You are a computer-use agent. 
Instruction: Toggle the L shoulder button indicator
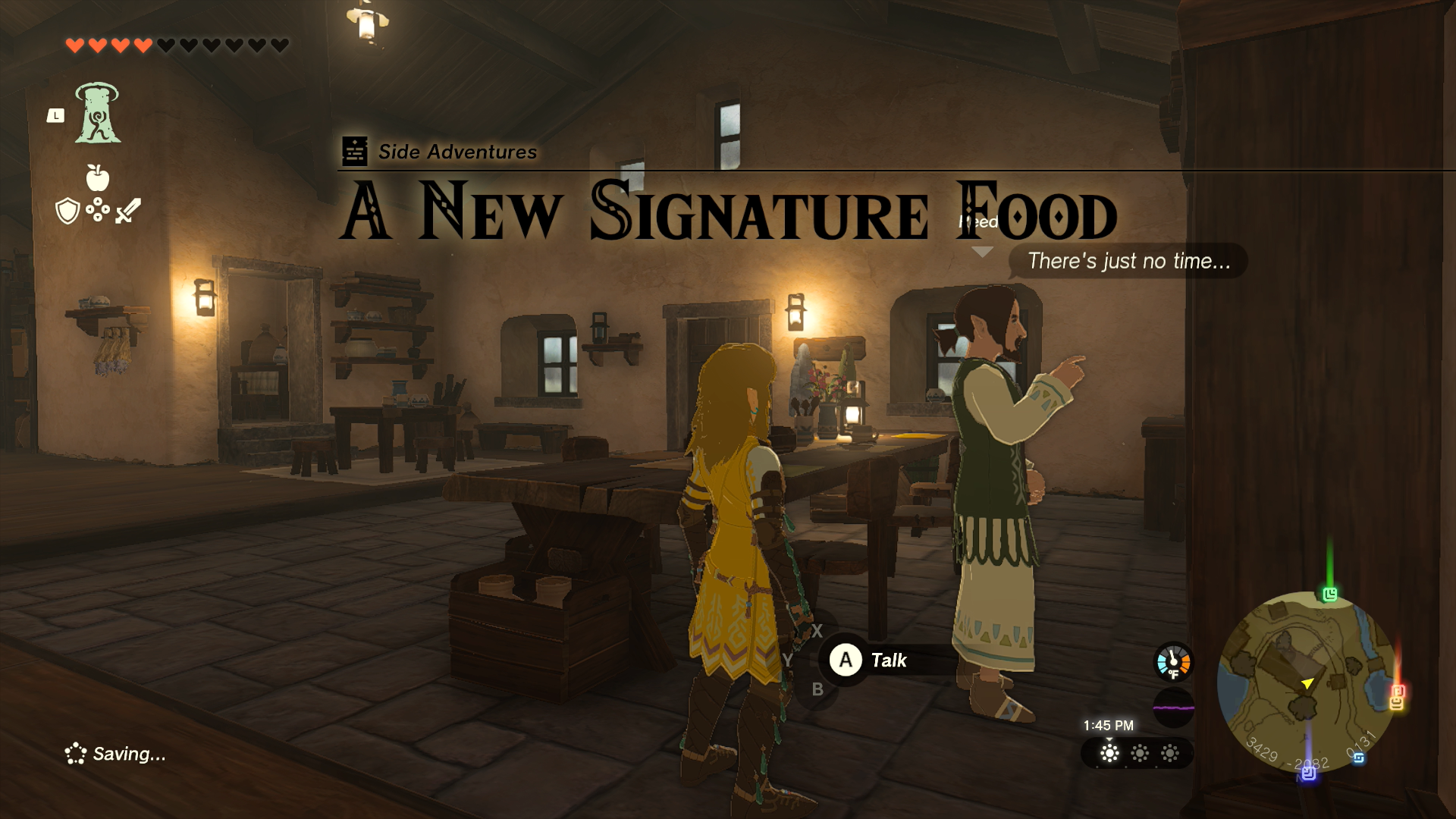[57, 114]
